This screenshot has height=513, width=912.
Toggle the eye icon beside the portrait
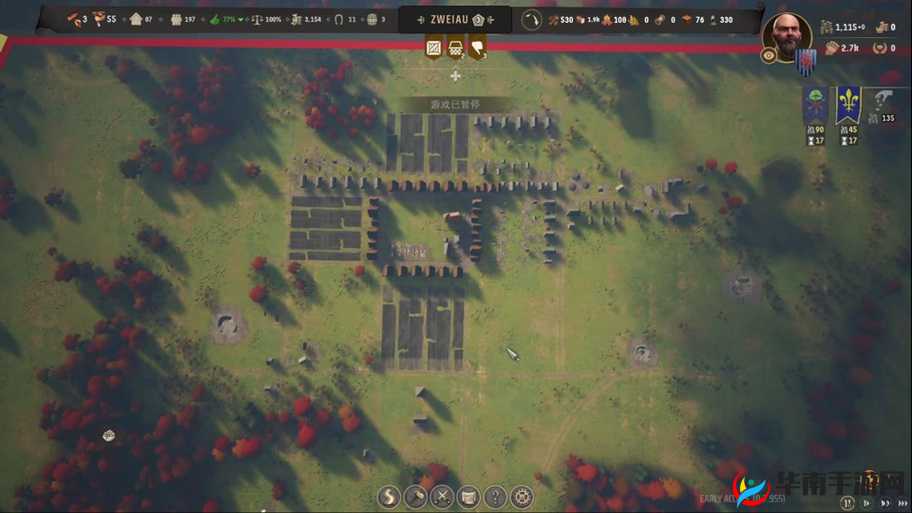pyautogui.click(x=769, y=56)
